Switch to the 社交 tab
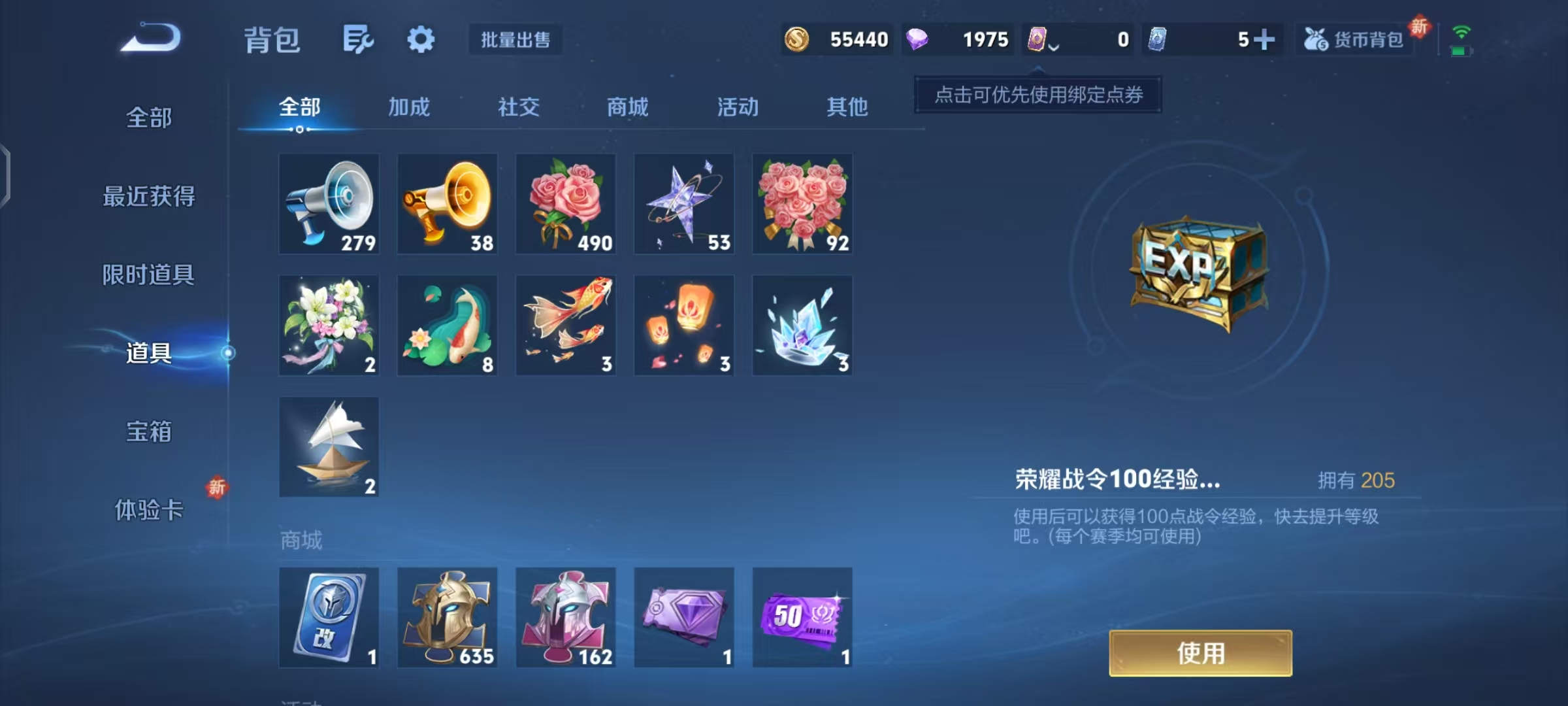The height and width of the screenshot is (706, 1568). coord(518,107)
